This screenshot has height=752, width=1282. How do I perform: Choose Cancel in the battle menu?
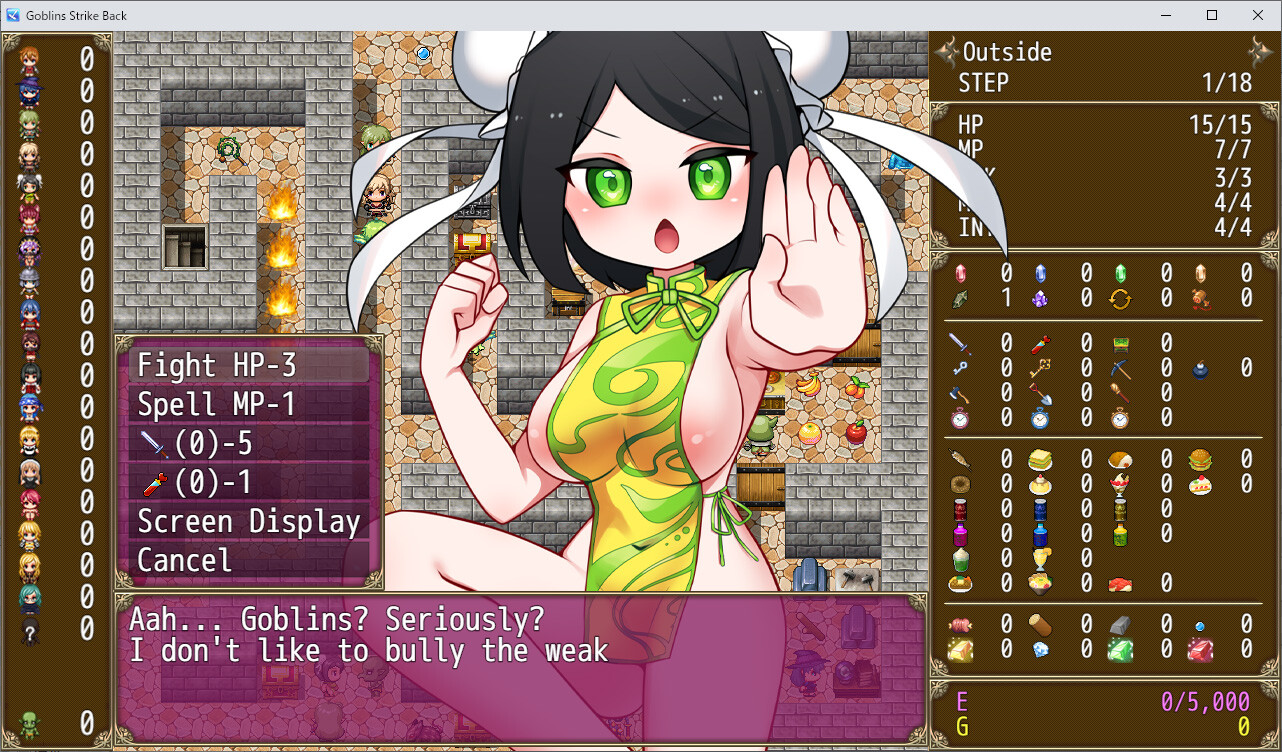(183, 560)
